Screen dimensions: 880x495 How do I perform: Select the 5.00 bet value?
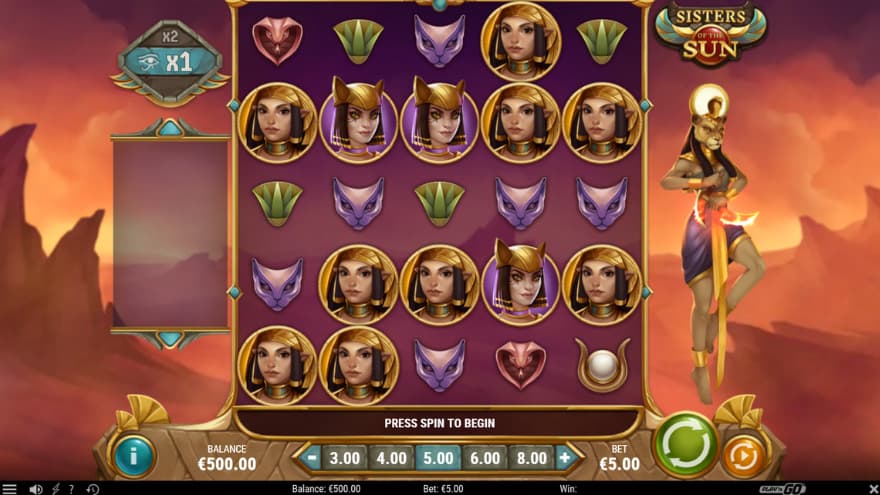[438, 458]
